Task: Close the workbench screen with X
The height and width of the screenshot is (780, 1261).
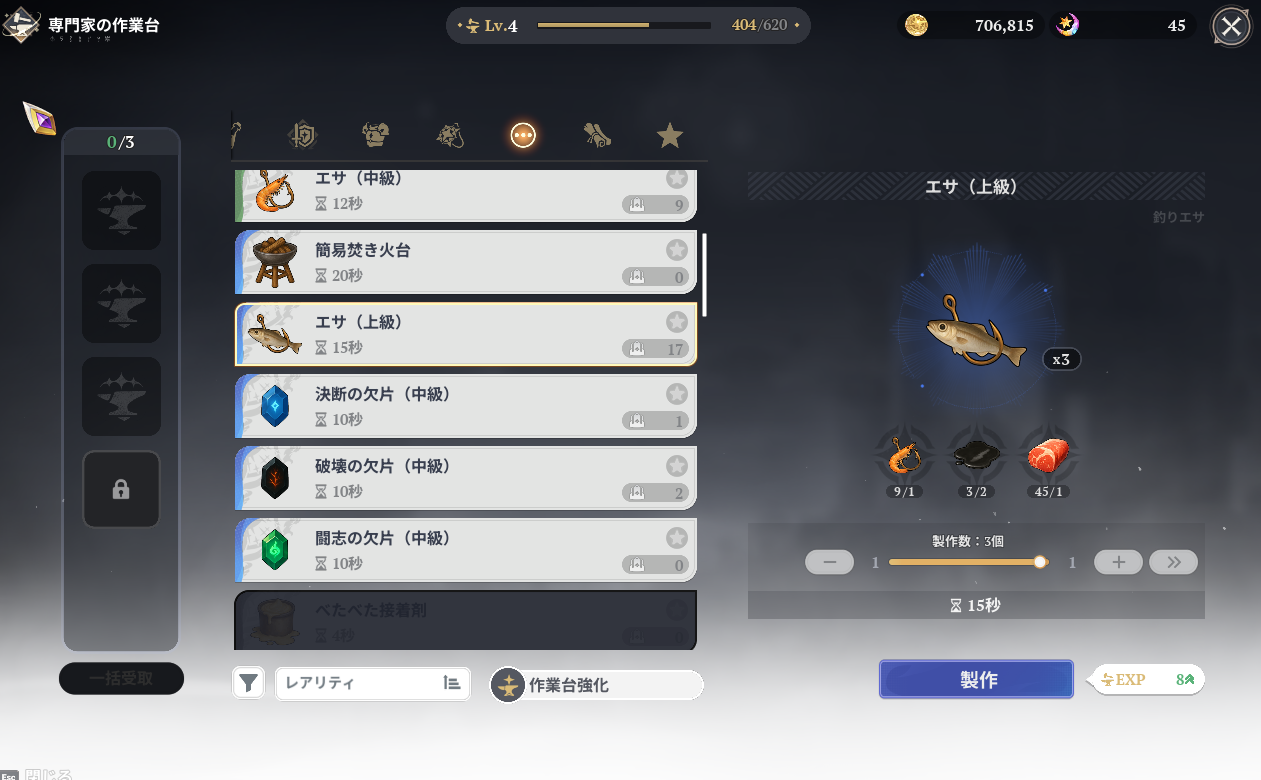Action: click(x=1231, y=27)
